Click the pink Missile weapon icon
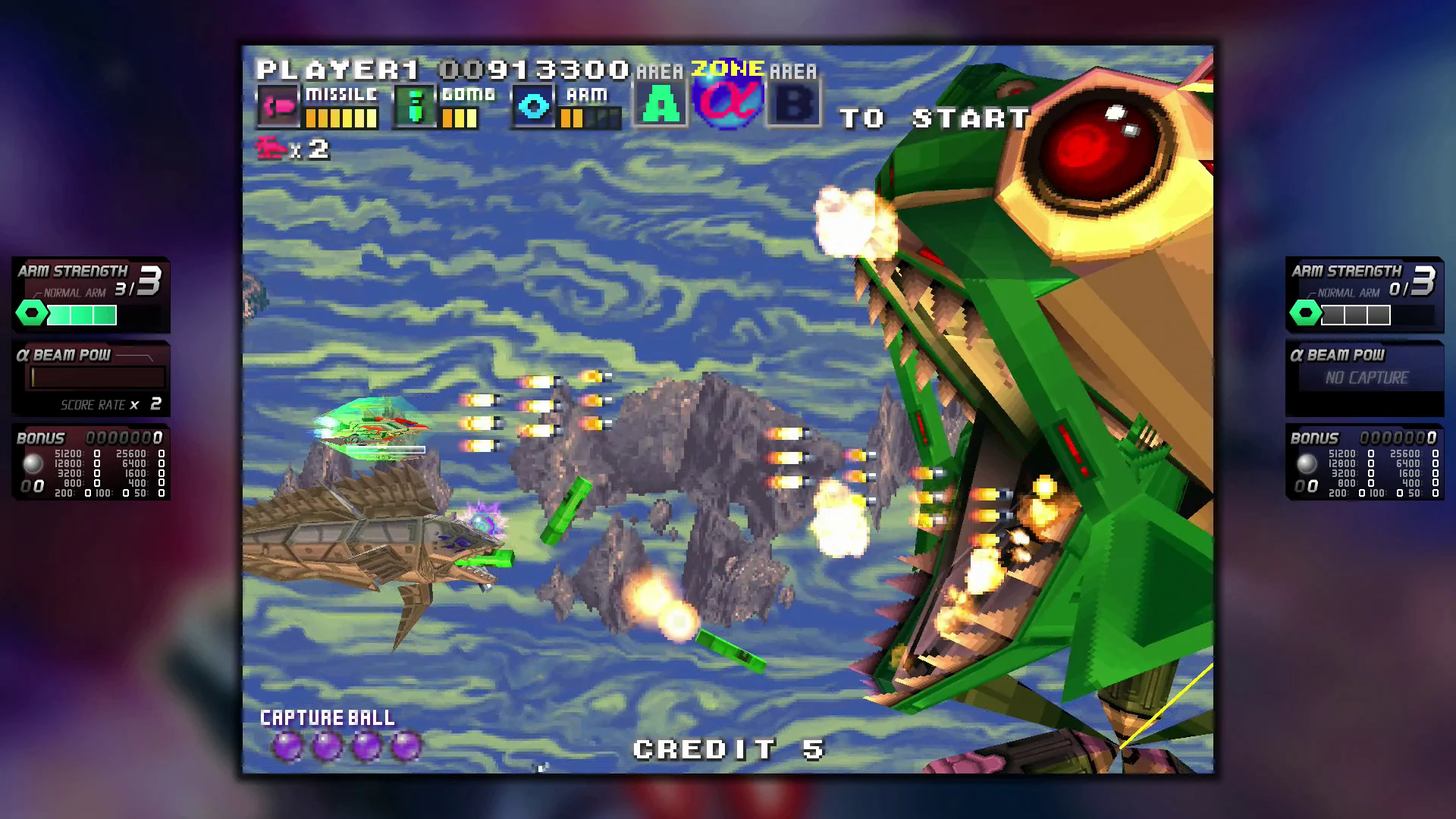 [278, 107]
